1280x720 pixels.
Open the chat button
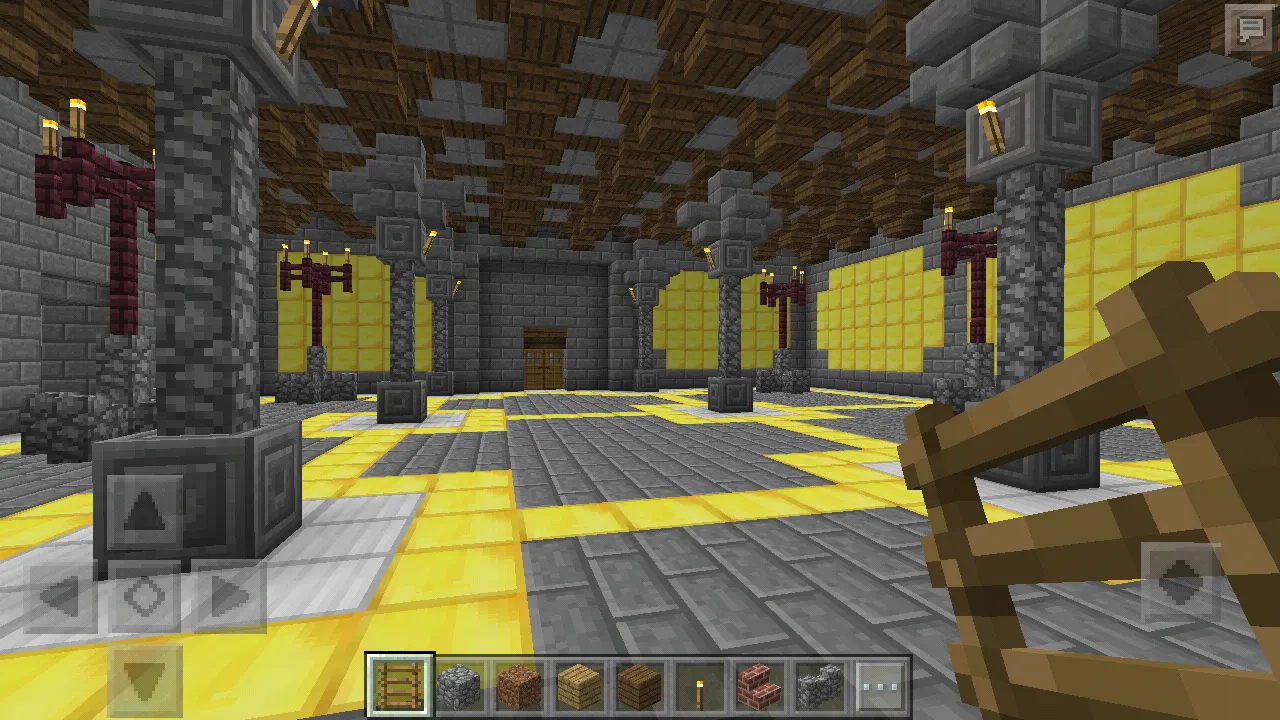point(1250,29)
